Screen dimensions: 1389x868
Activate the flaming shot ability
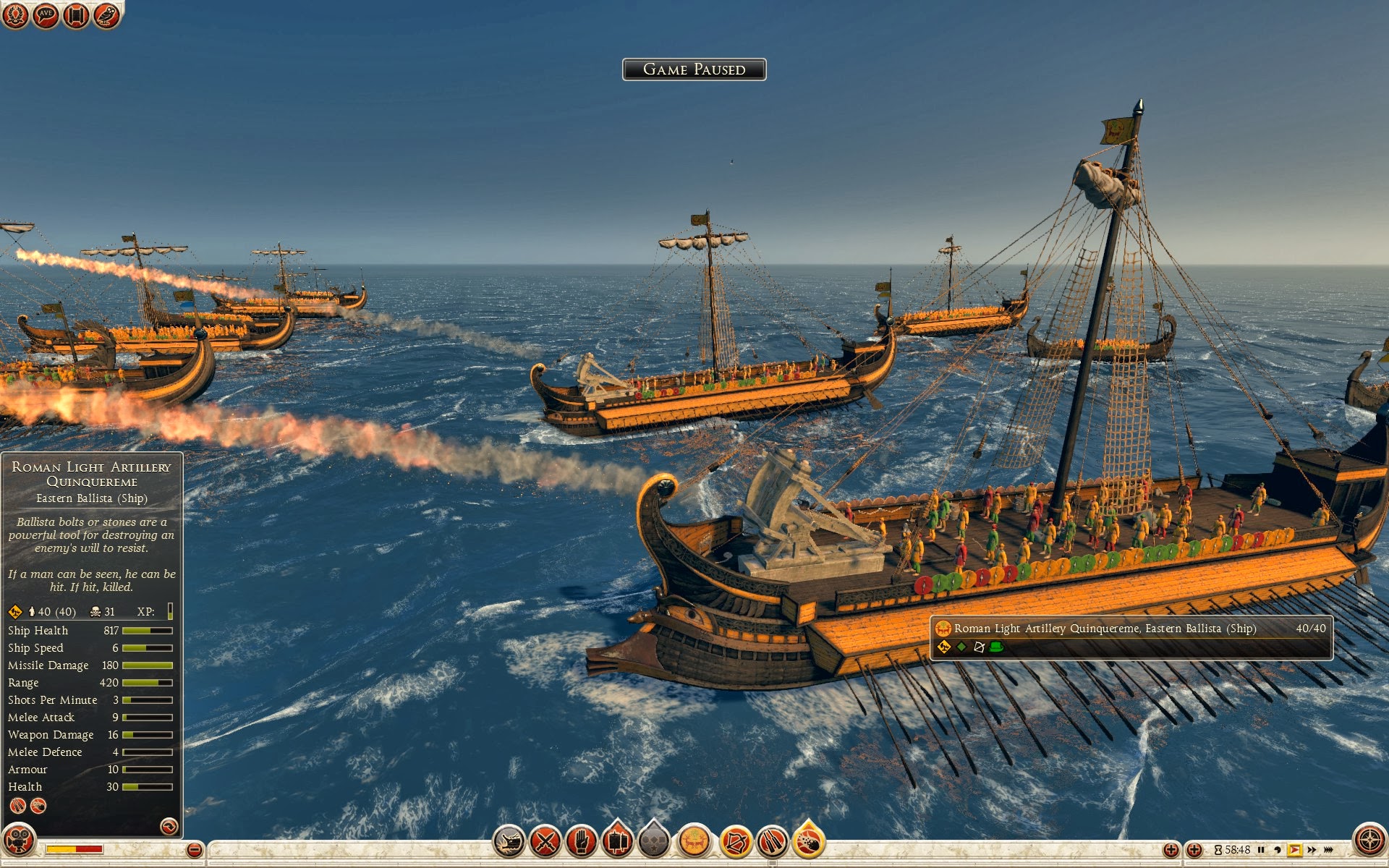pyautogui.click(x=809, y=842)
